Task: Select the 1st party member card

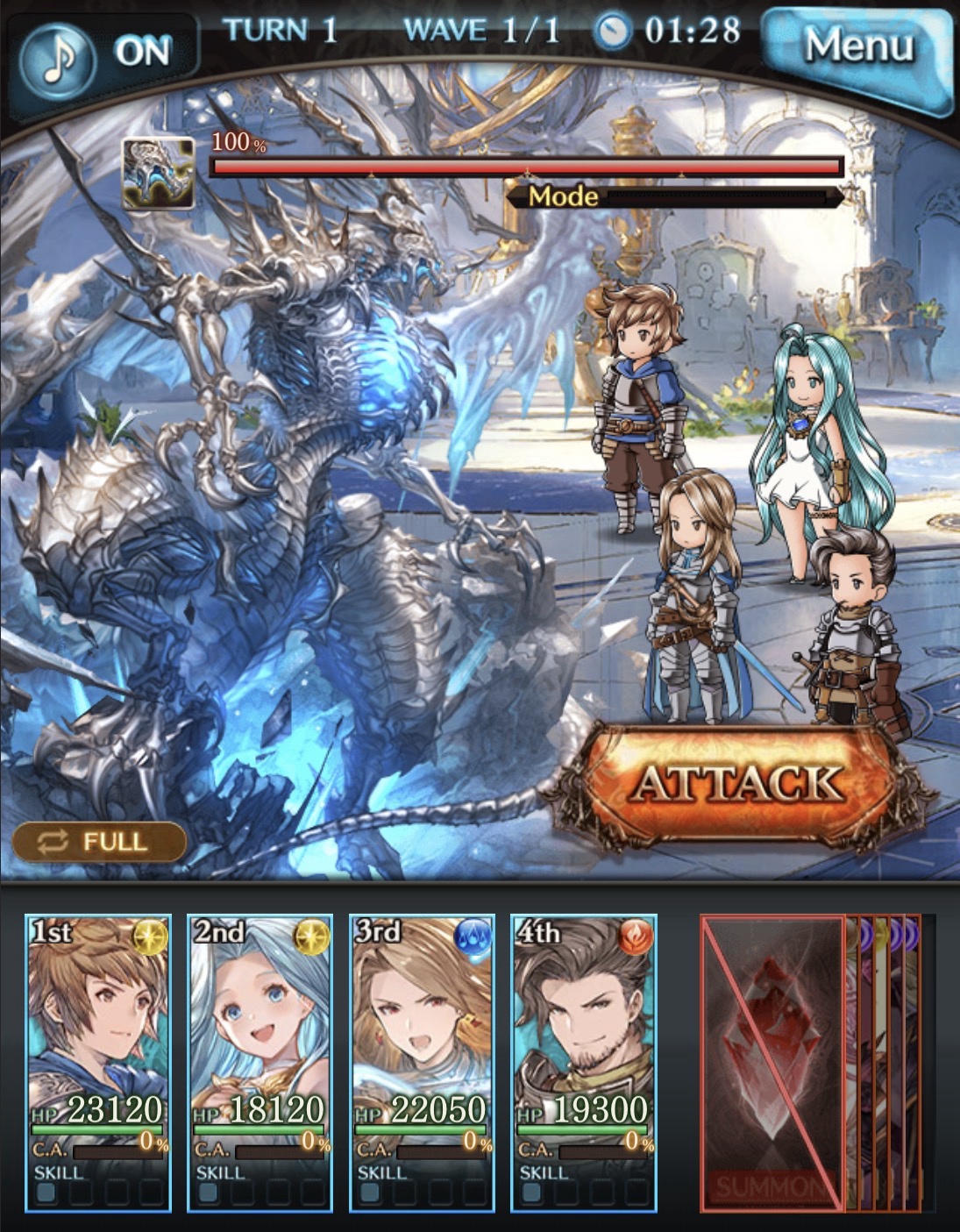Action: coord(98,1063)
